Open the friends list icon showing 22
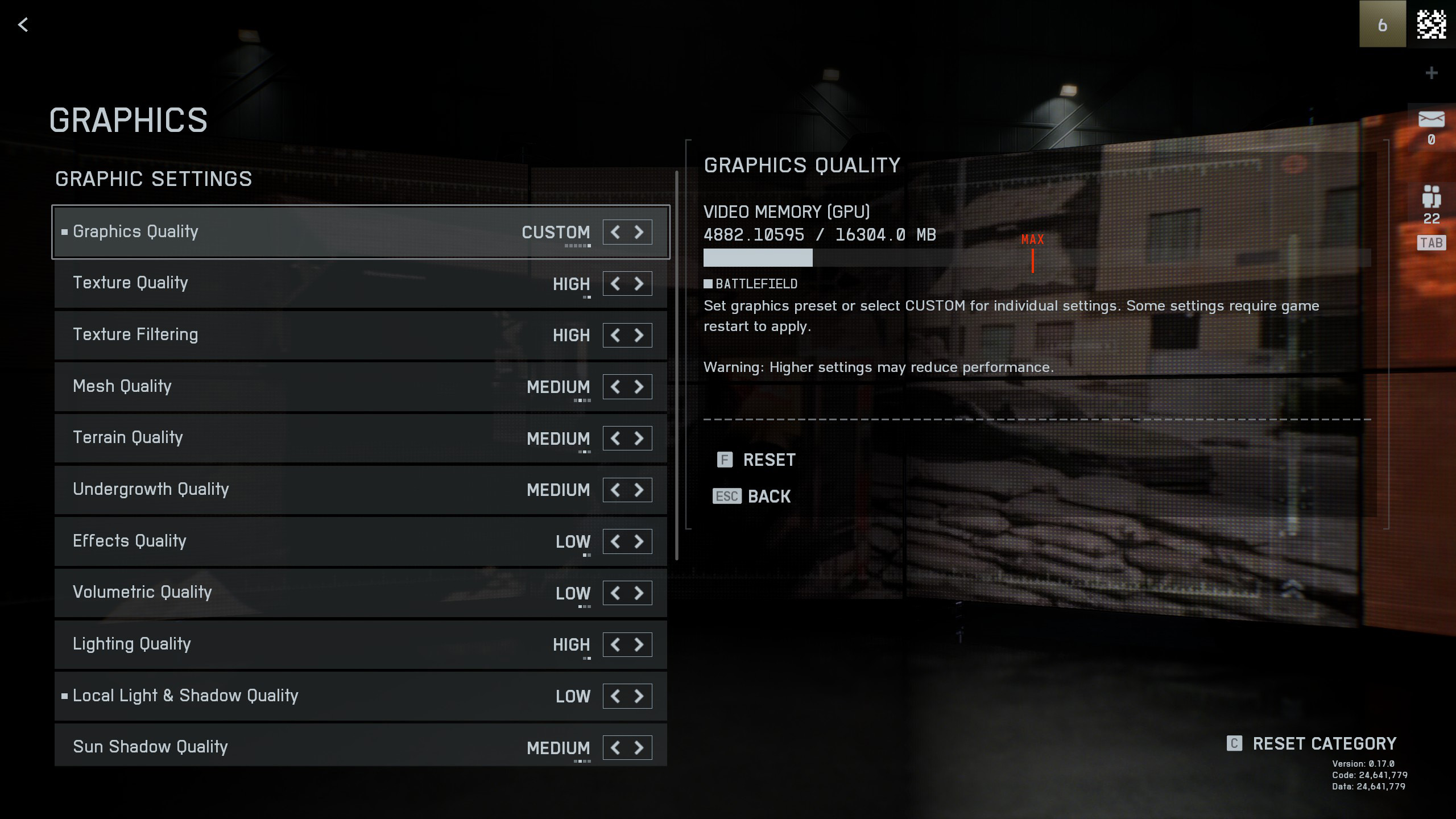Viewport: 1456px width, 819px height. (1431, 197)
